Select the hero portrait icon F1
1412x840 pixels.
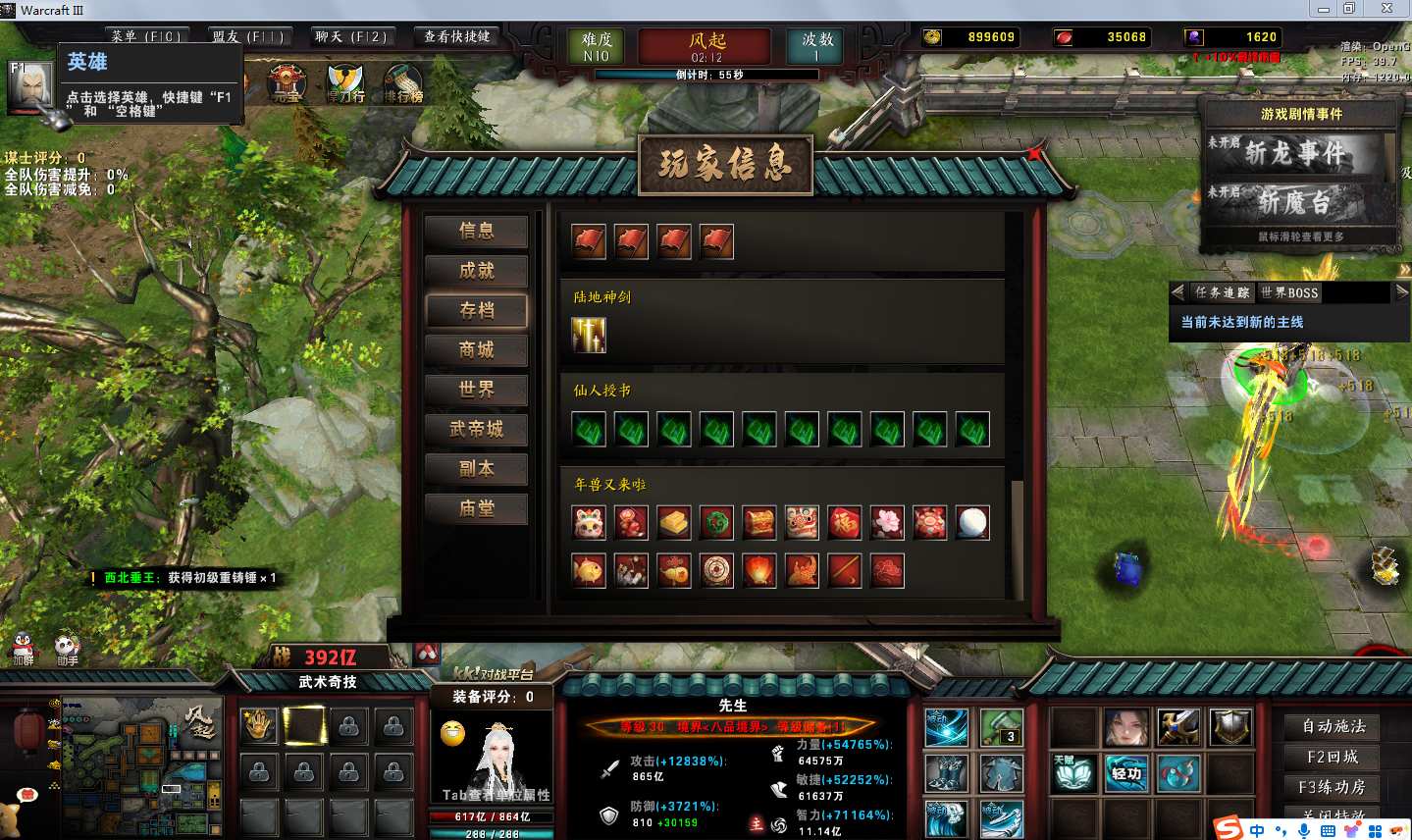pos(30,85)
